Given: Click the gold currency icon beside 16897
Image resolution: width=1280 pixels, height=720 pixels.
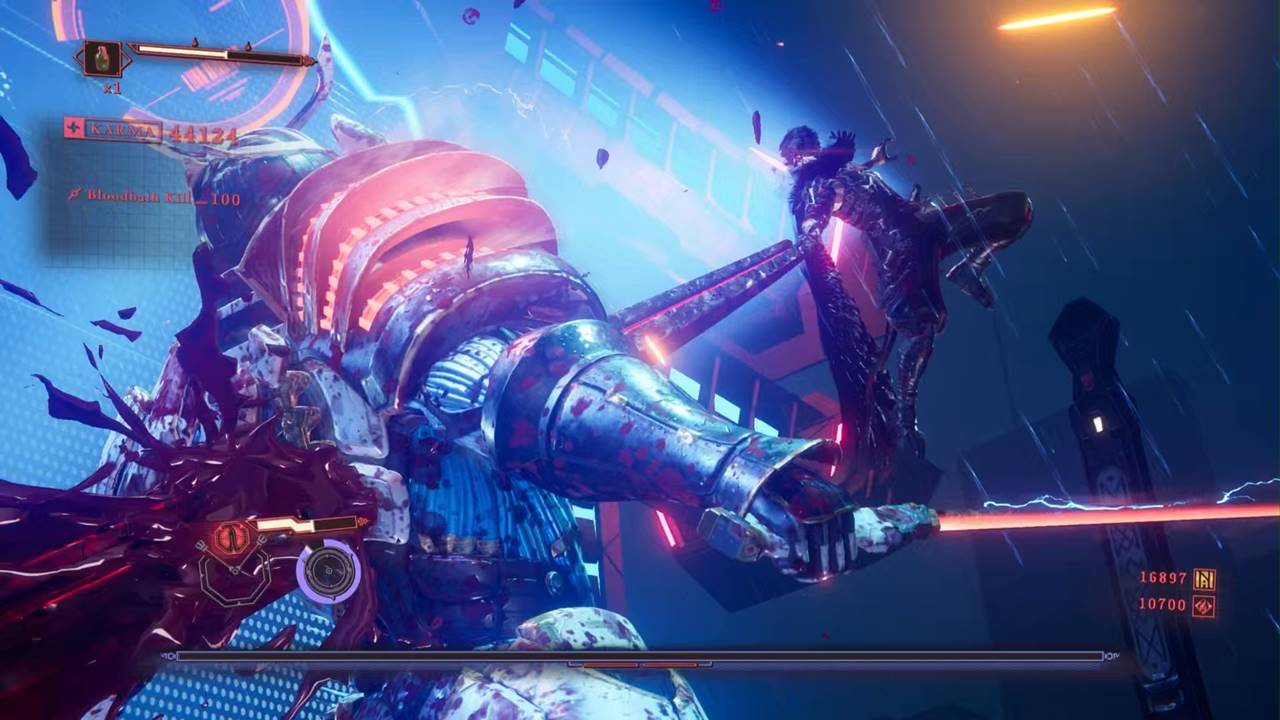Looking at the screenshot, I should point(1204,579).
